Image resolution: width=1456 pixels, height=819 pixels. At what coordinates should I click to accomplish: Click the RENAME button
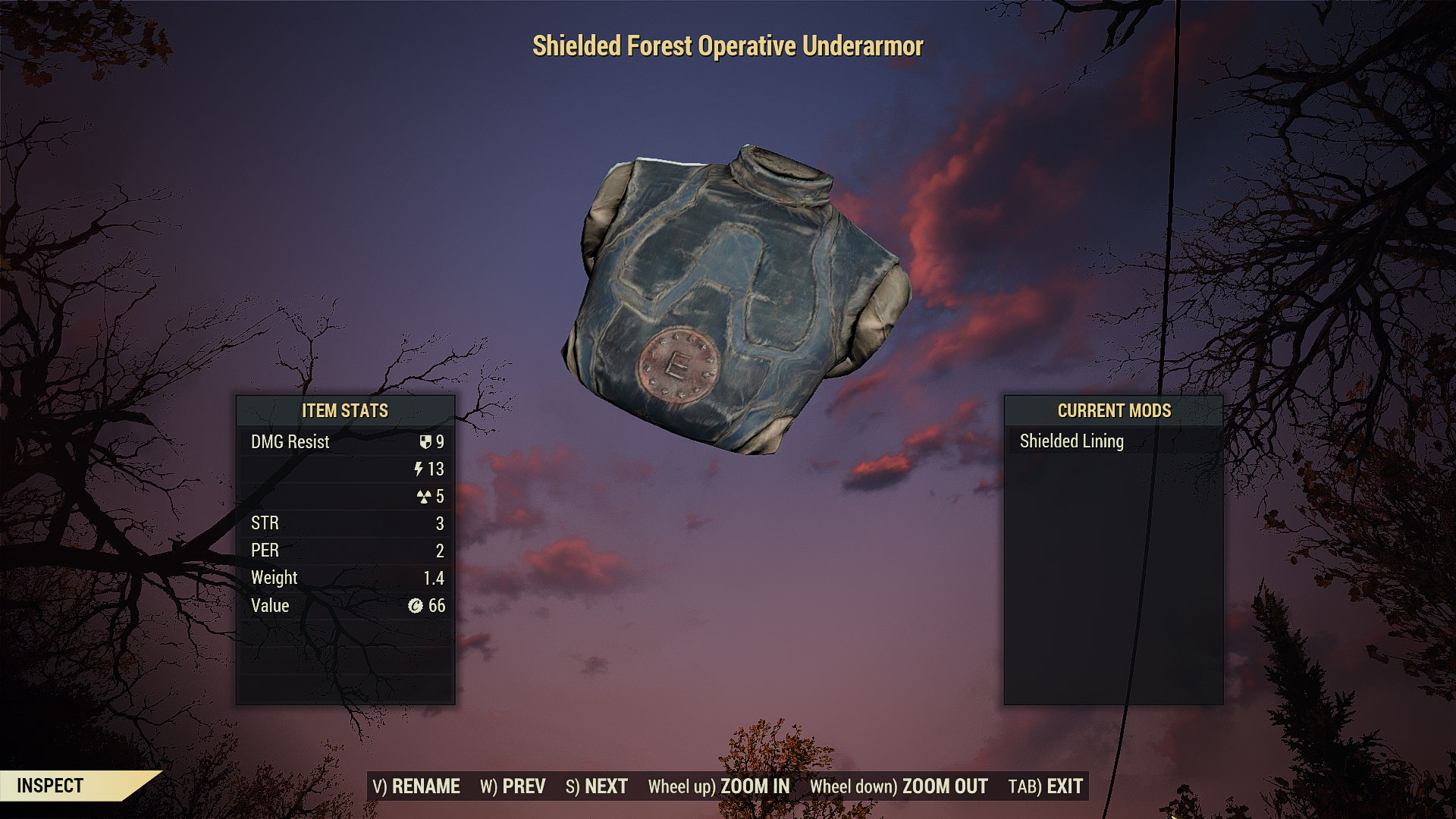(416, 786)
